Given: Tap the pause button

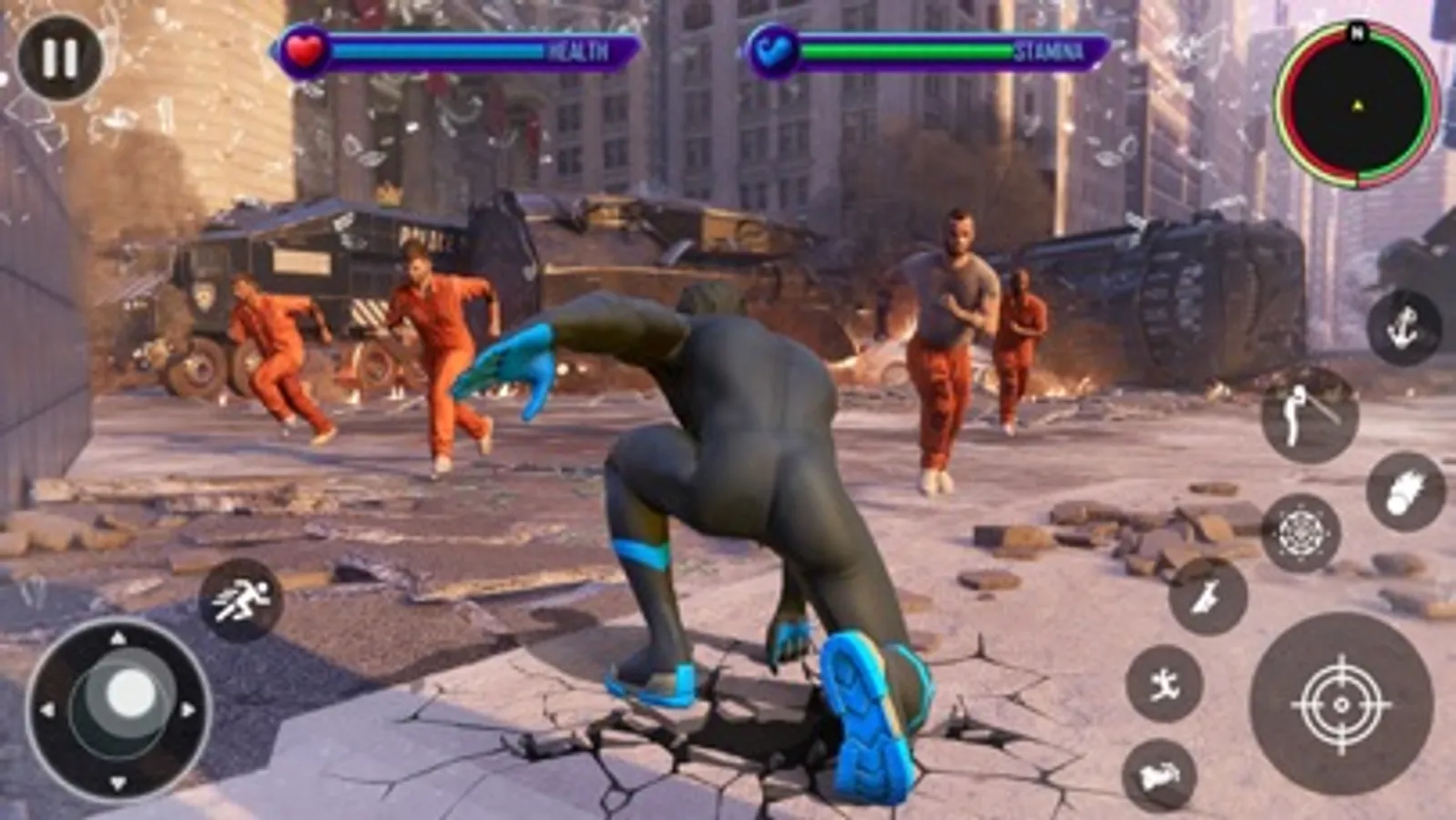Looking at the screenshot, I should (55, 56).
